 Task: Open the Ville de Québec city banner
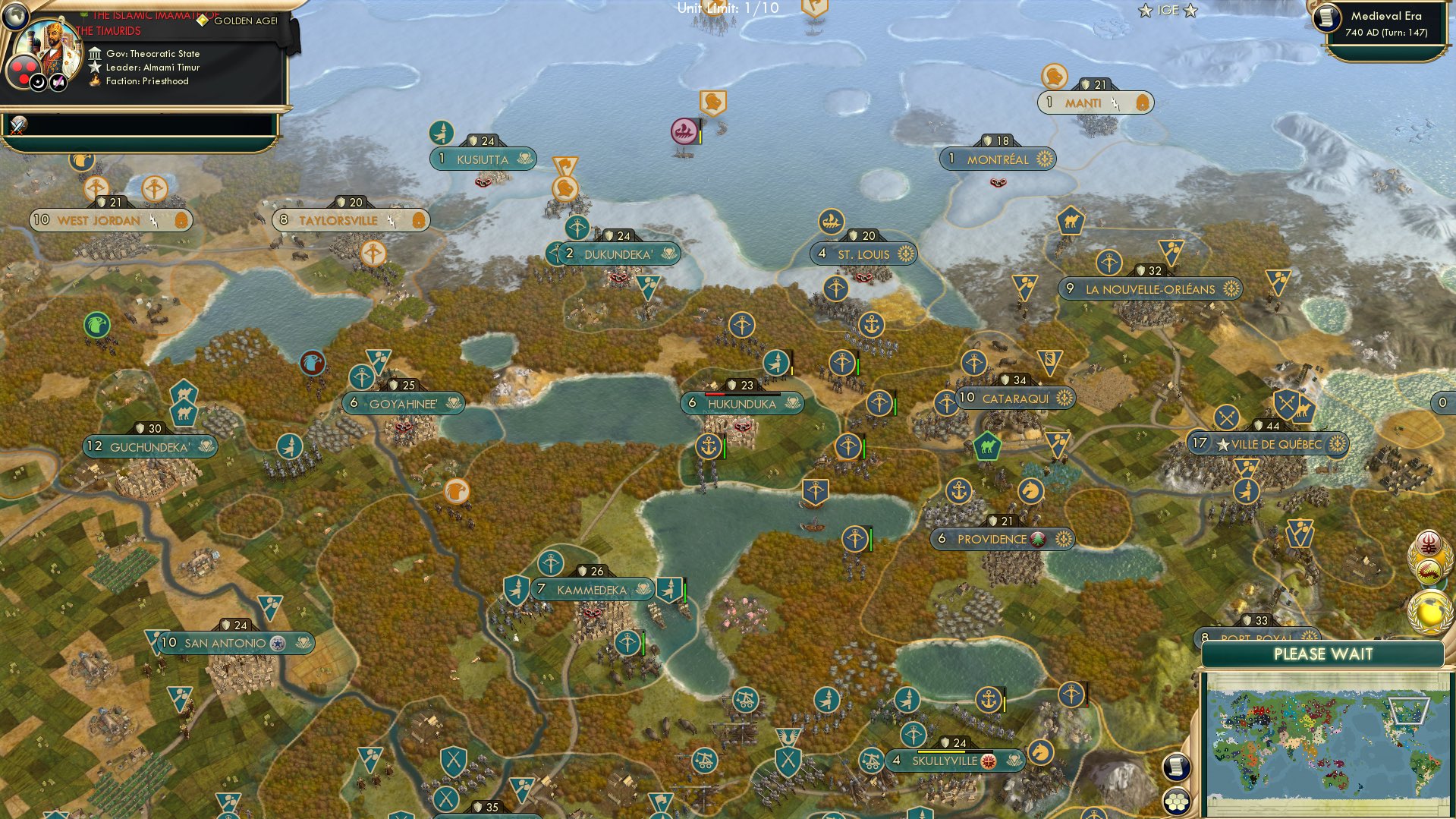click(x=1269, y=444)
